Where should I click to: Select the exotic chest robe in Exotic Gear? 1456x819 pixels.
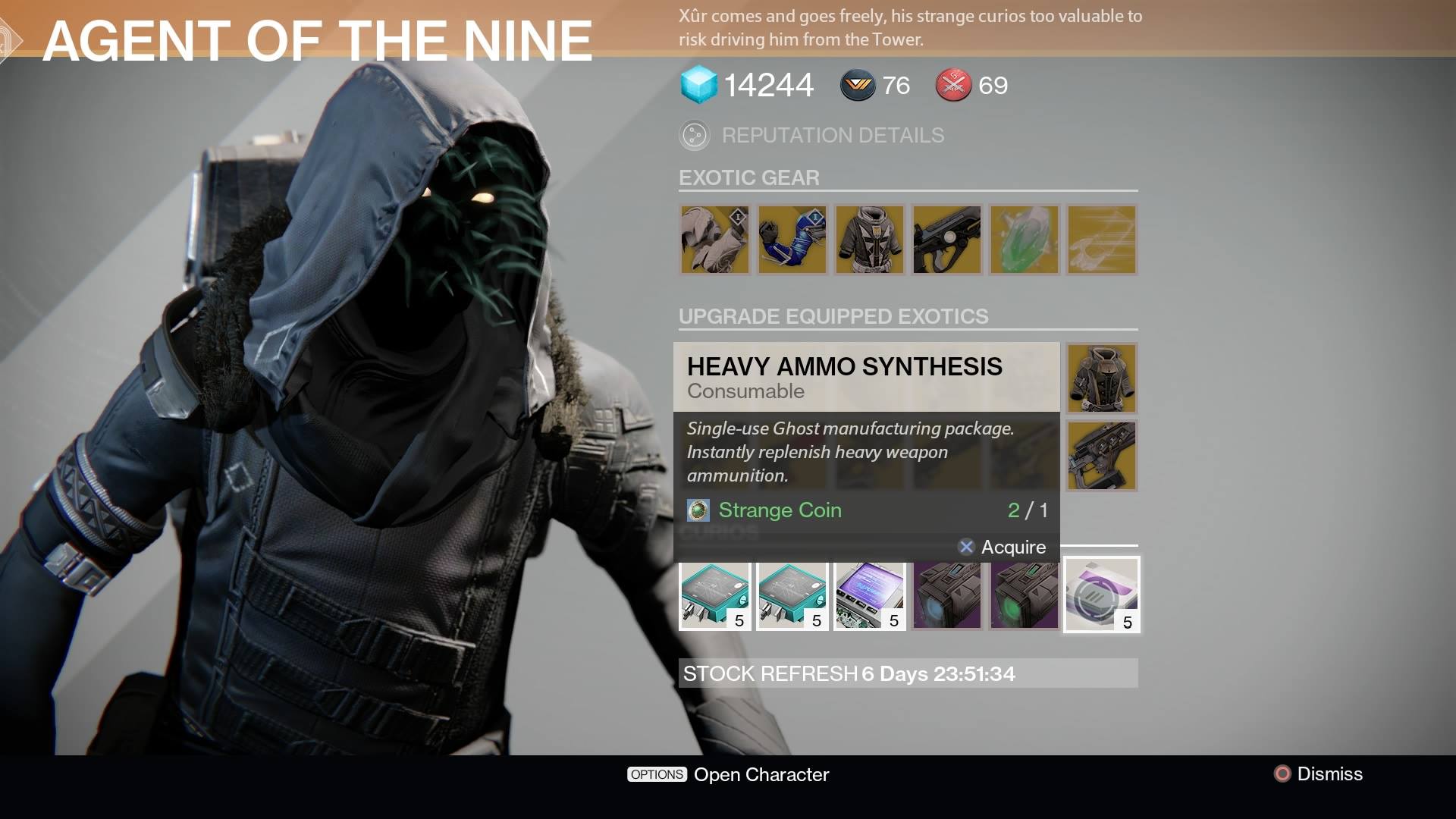(870, 240)
